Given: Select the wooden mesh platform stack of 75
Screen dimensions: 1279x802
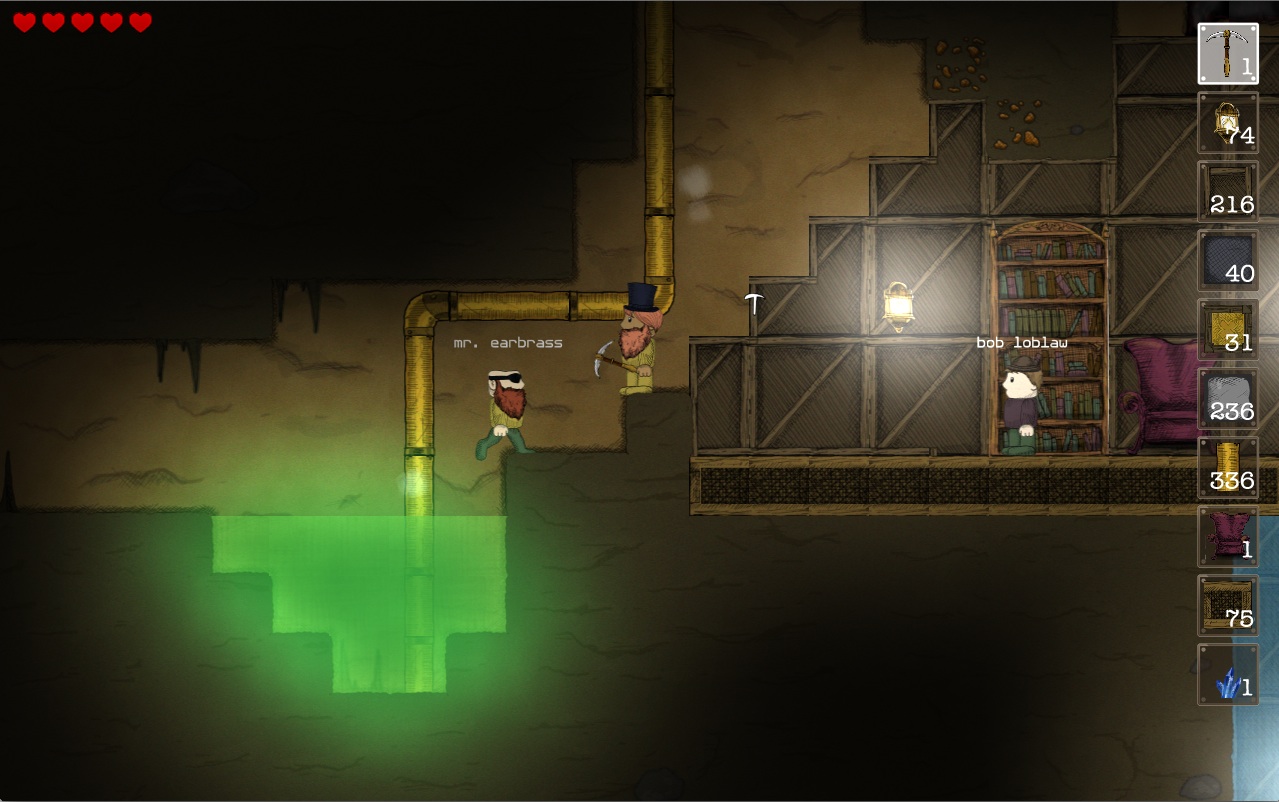Looking at the screenshot, I should coord(1228,605).
